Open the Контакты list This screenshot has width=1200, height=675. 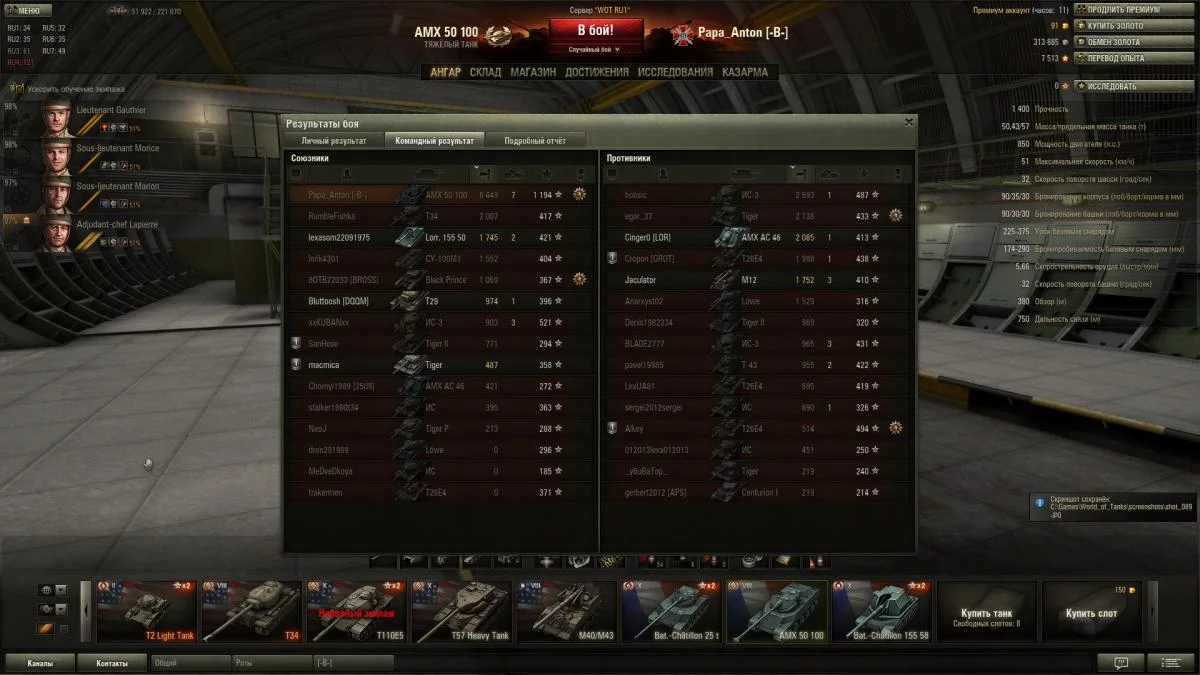pos(112,662)
